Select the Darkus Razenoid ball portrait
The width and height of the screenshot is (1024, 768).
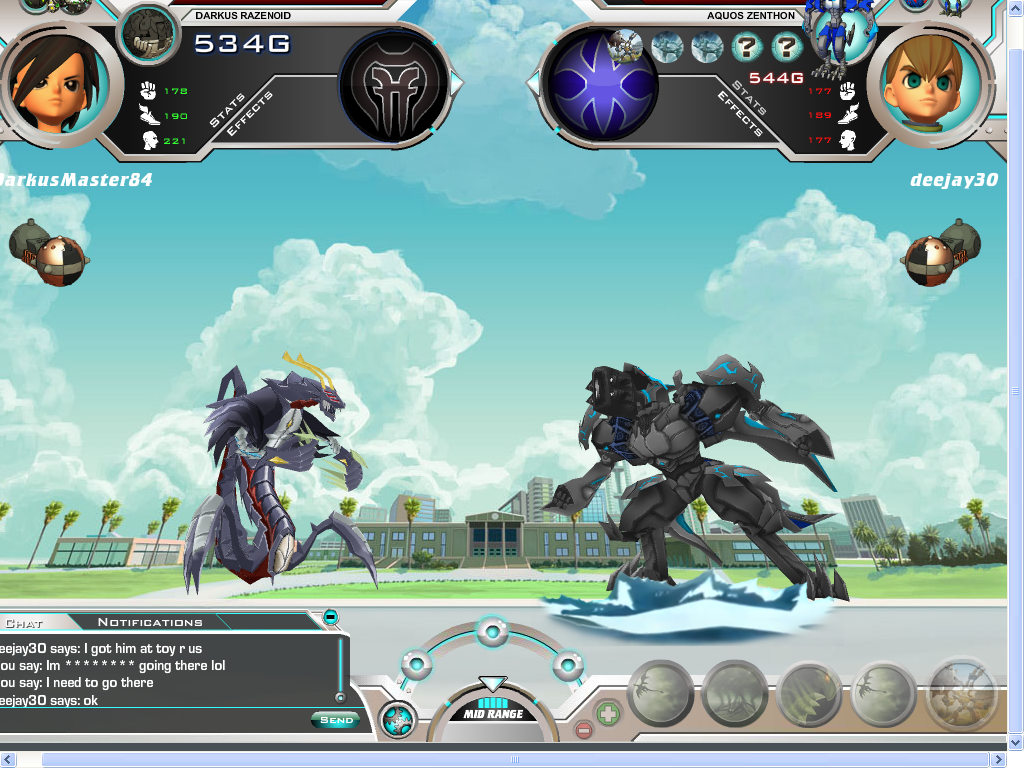[x=149, y=35]
